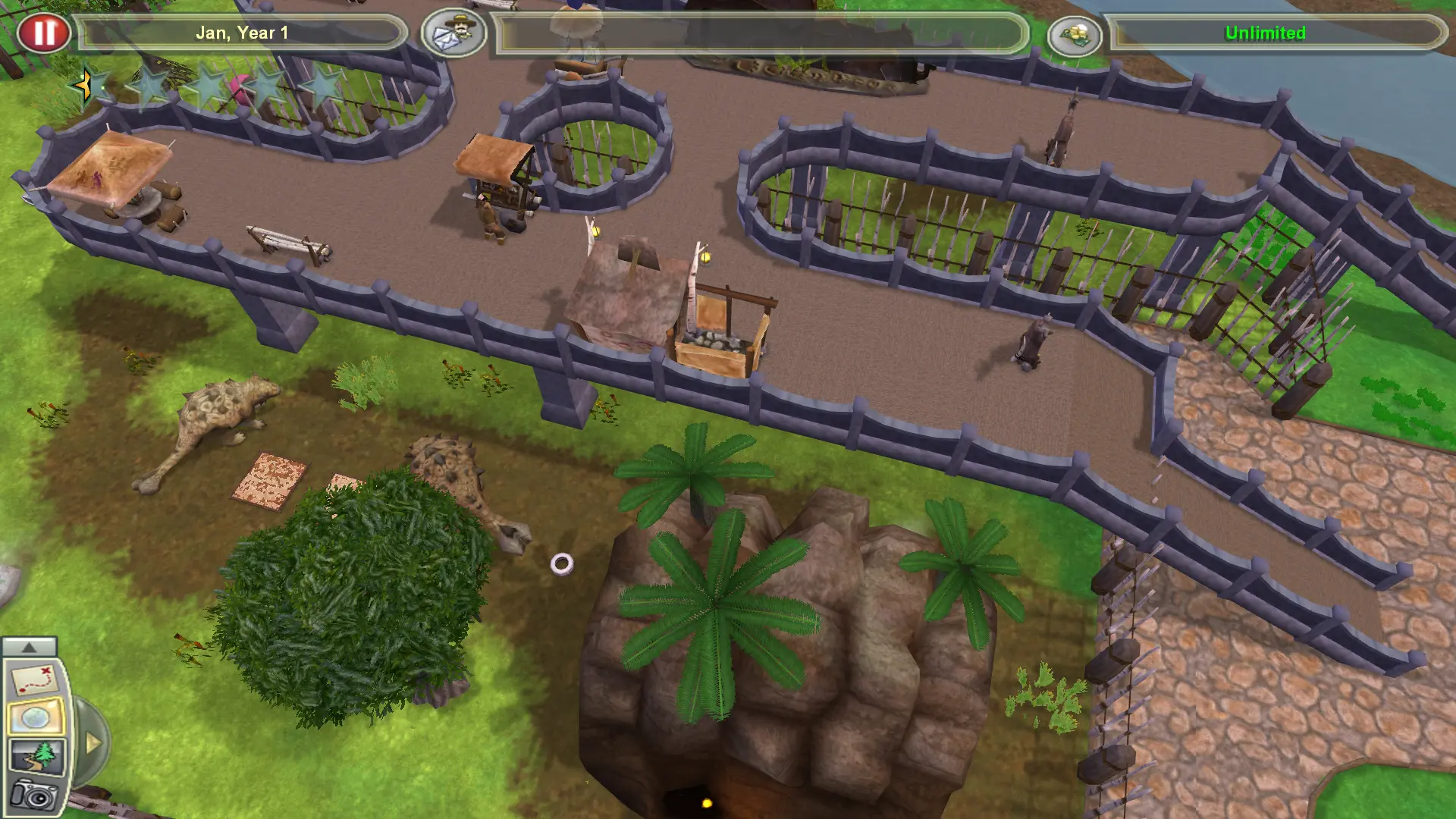Click the Jan, Year 1 date field
Screen dimensions: 1456x819
[x=243, y=33]
